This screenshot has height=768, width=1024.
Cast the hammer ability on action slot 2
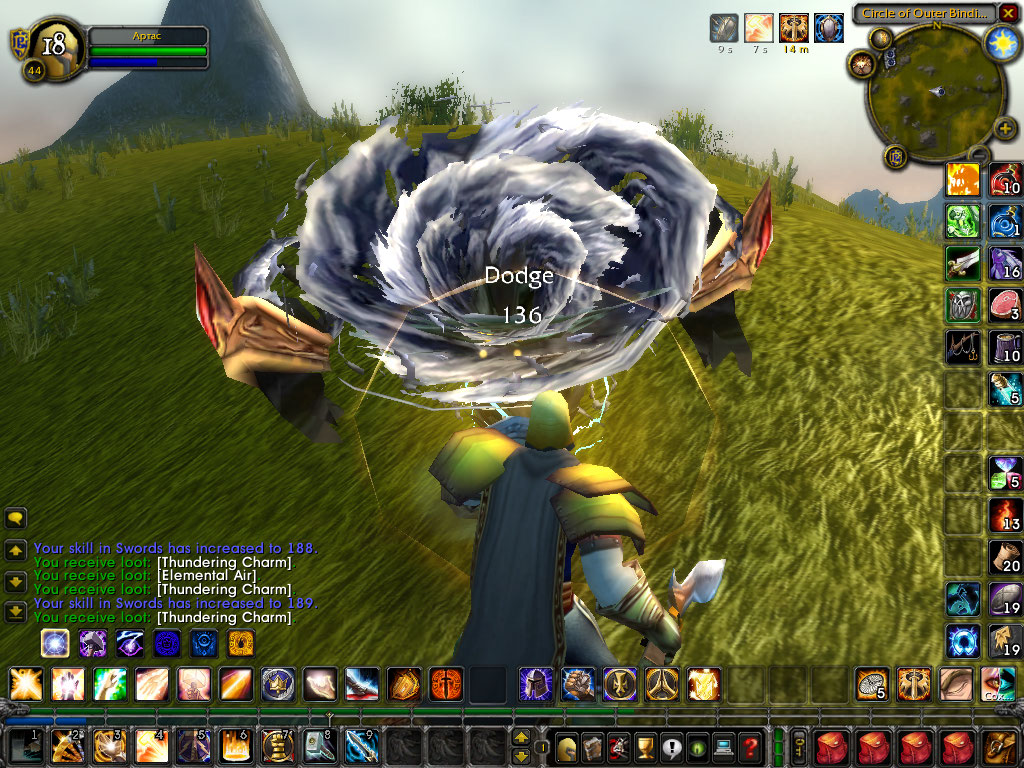click(x=67, y=746)
